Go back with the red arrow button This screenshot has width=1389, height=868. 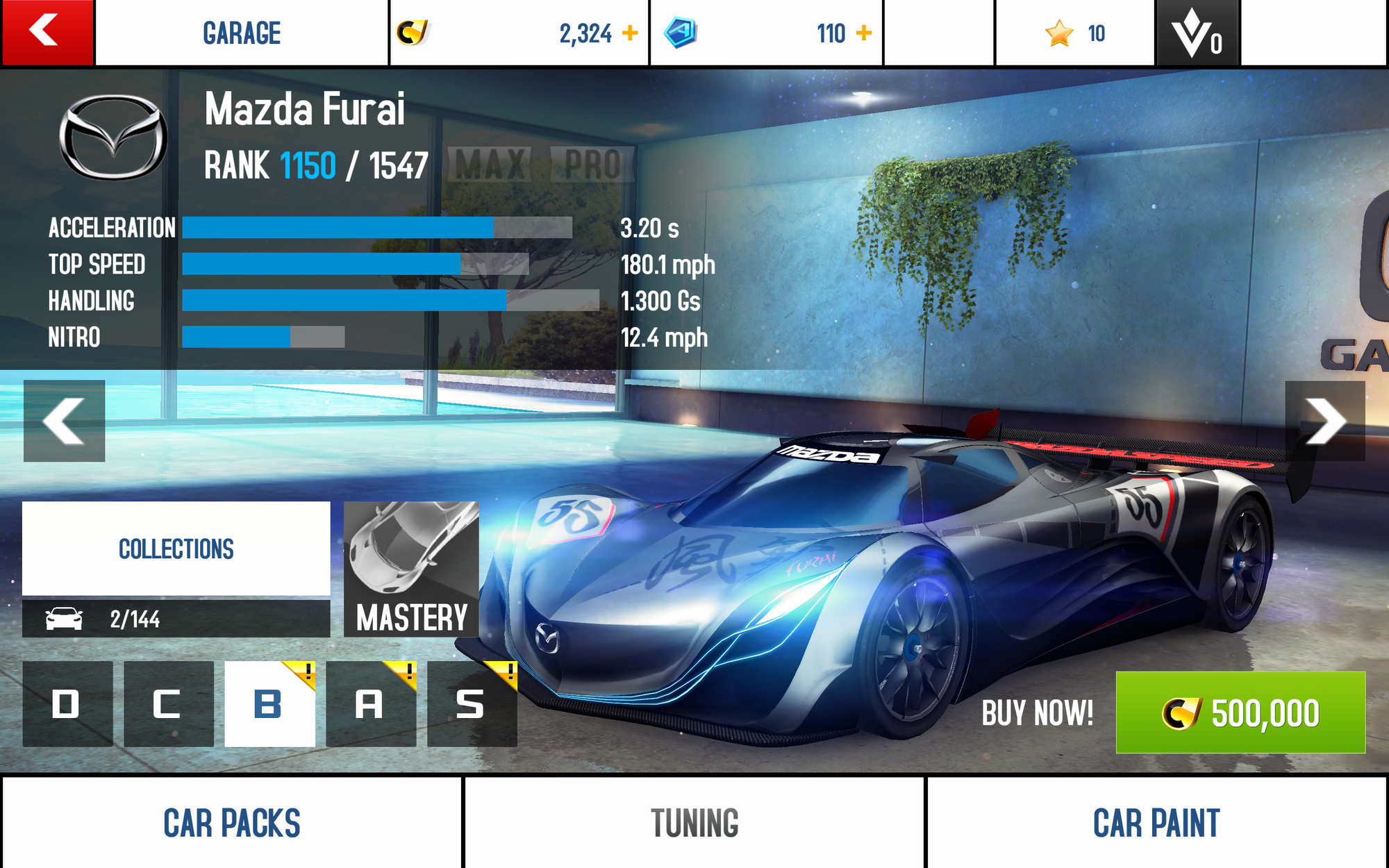47,33
